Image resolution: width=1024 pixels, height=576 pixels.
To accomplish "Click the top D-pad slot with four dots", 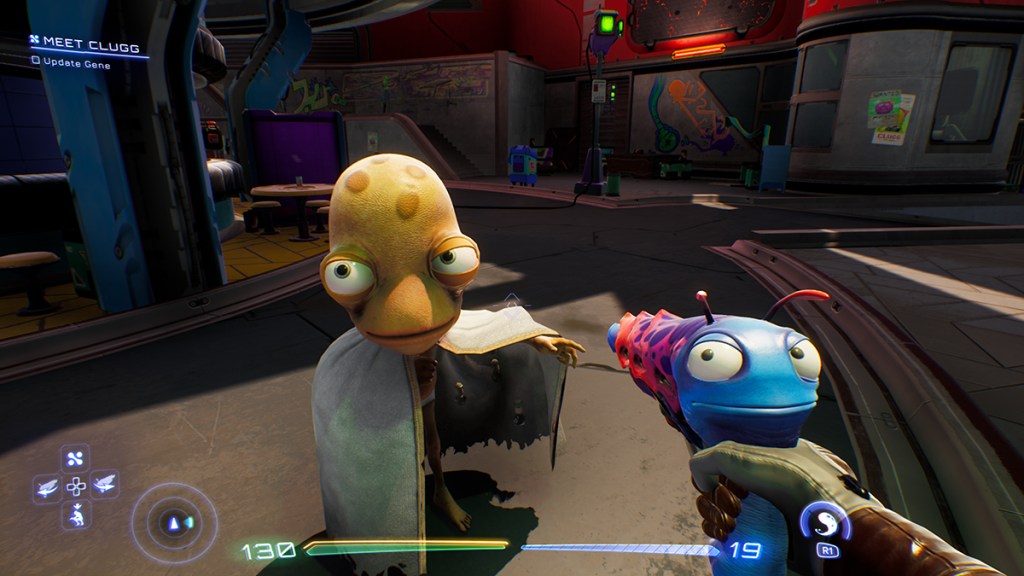I will 76,460.
